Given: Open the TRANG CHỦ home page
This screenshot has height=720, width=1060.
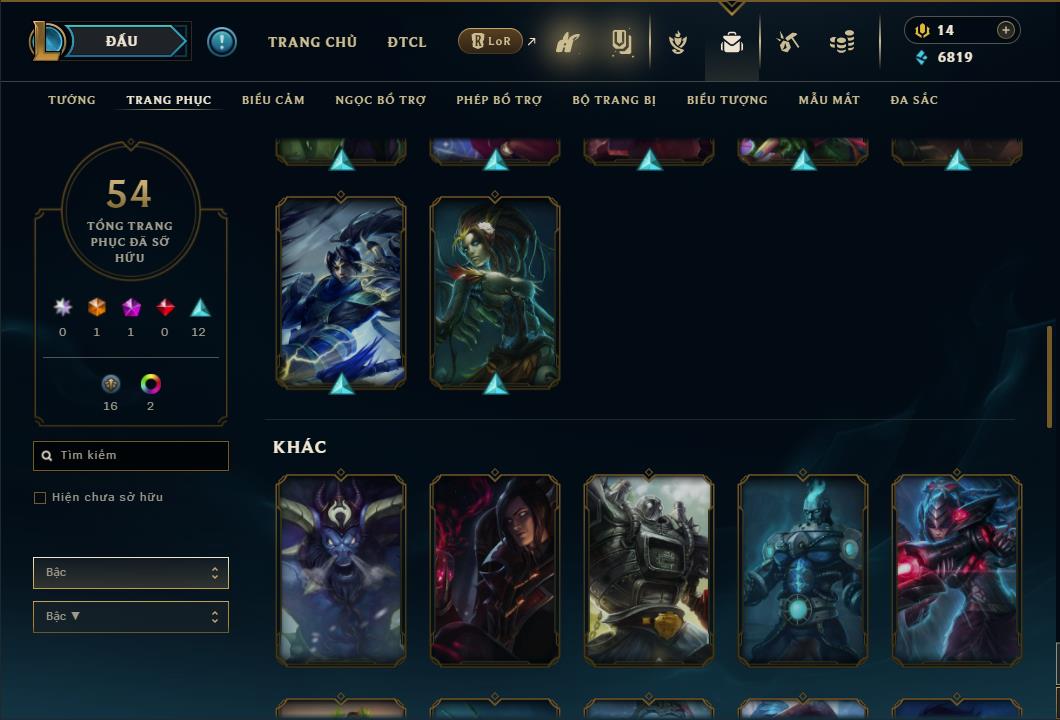Looking at the screenshot, I should click(312, 42).
